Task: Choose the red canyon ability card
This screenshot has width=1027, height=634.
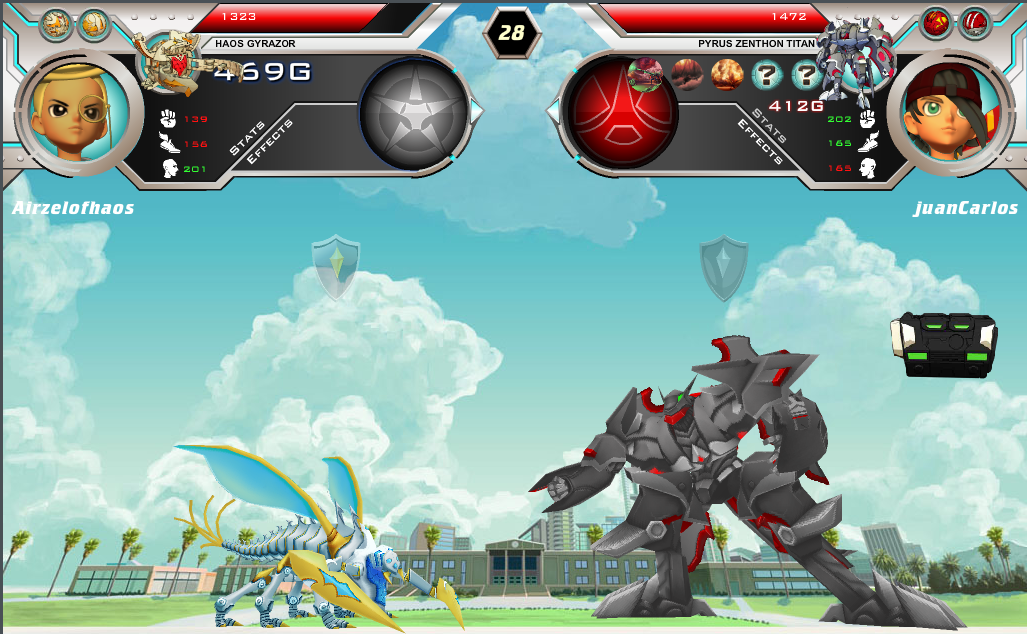Action: [x=686, y=75]
